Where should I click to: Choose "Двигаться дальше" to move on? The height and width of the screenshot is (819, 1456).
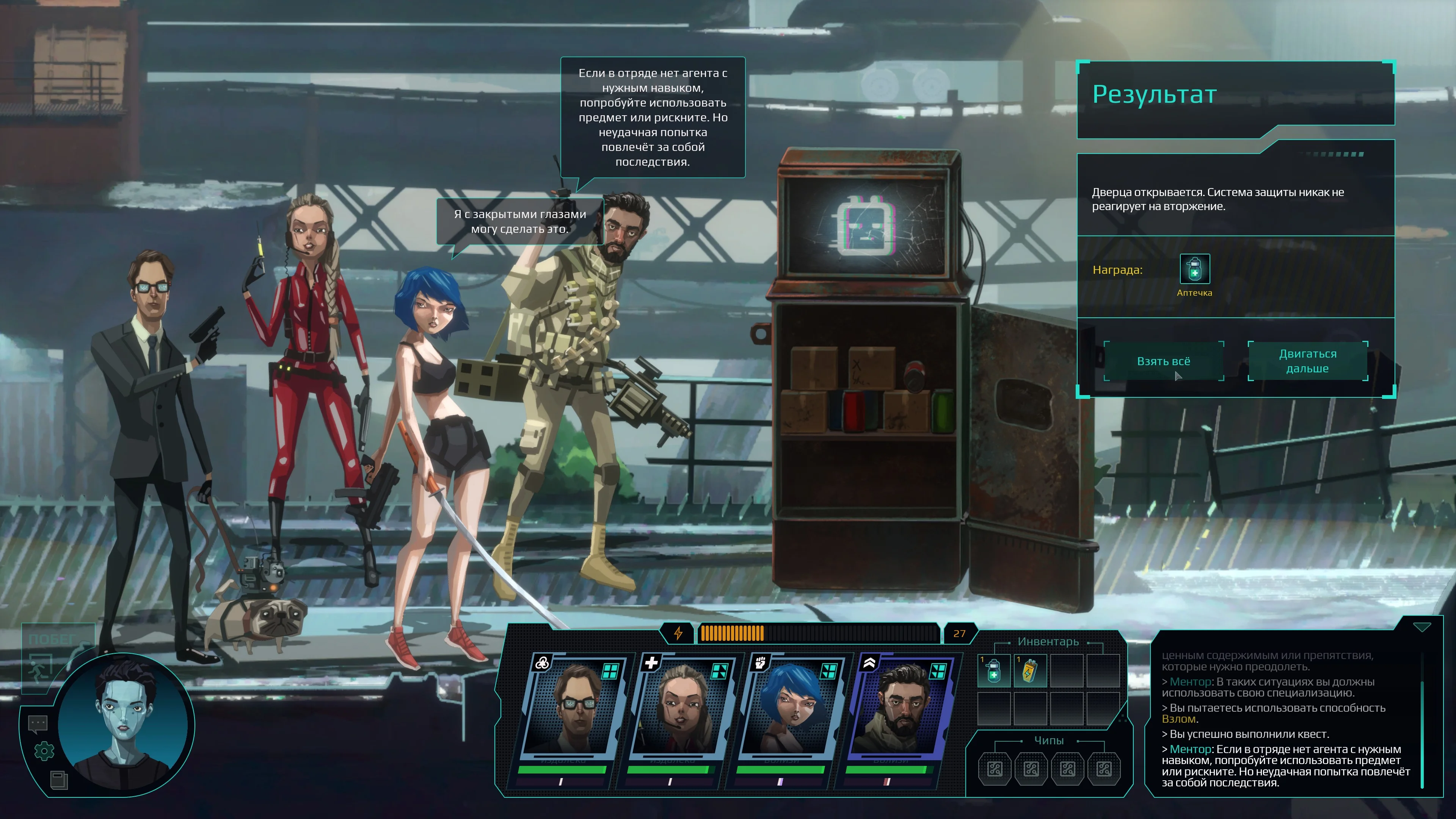(x=1307, y=361)
